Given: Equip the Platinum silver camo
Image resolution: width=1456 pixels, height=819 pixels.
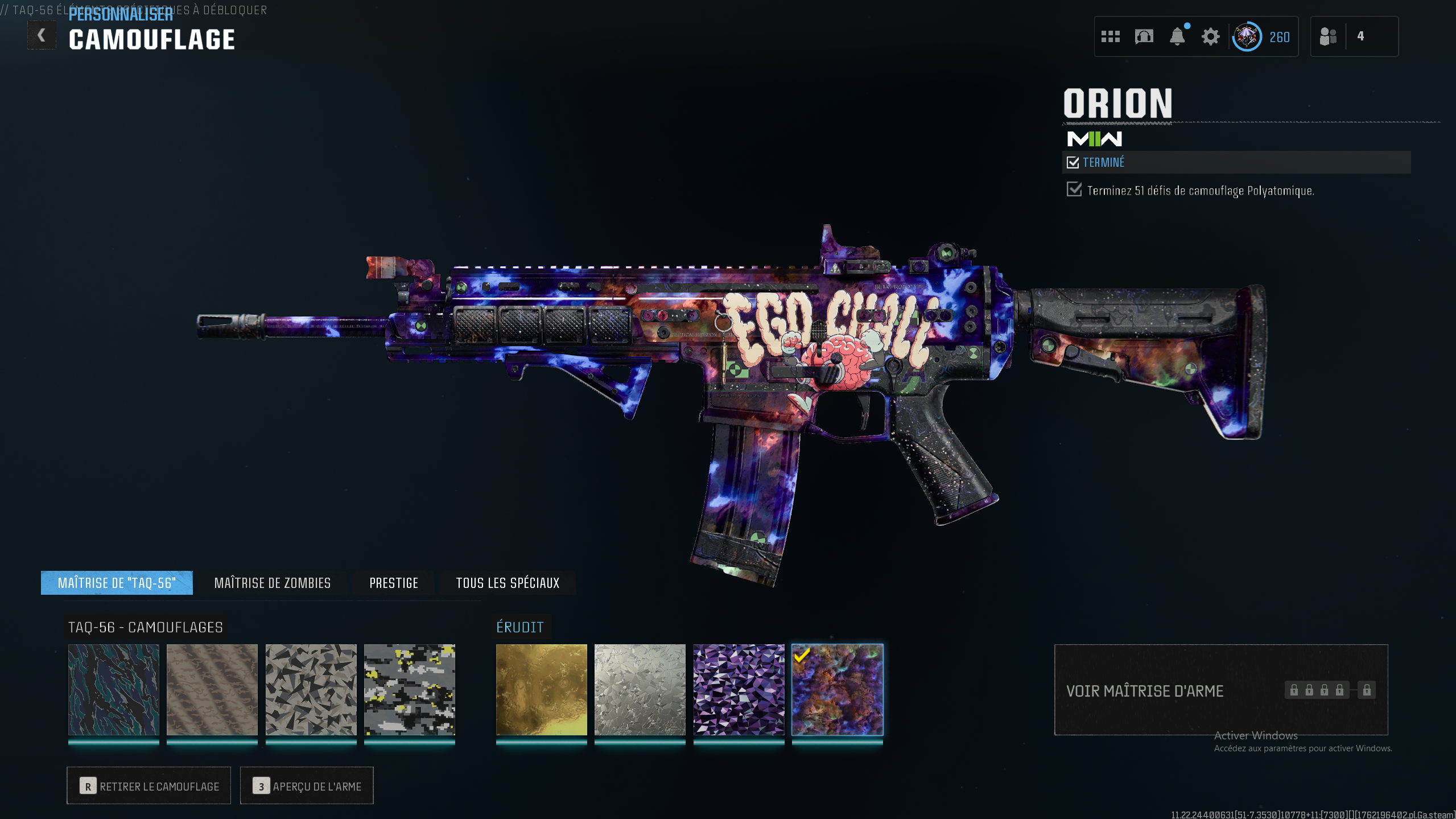Looking at the screenshot, I should tap(640, 690).
